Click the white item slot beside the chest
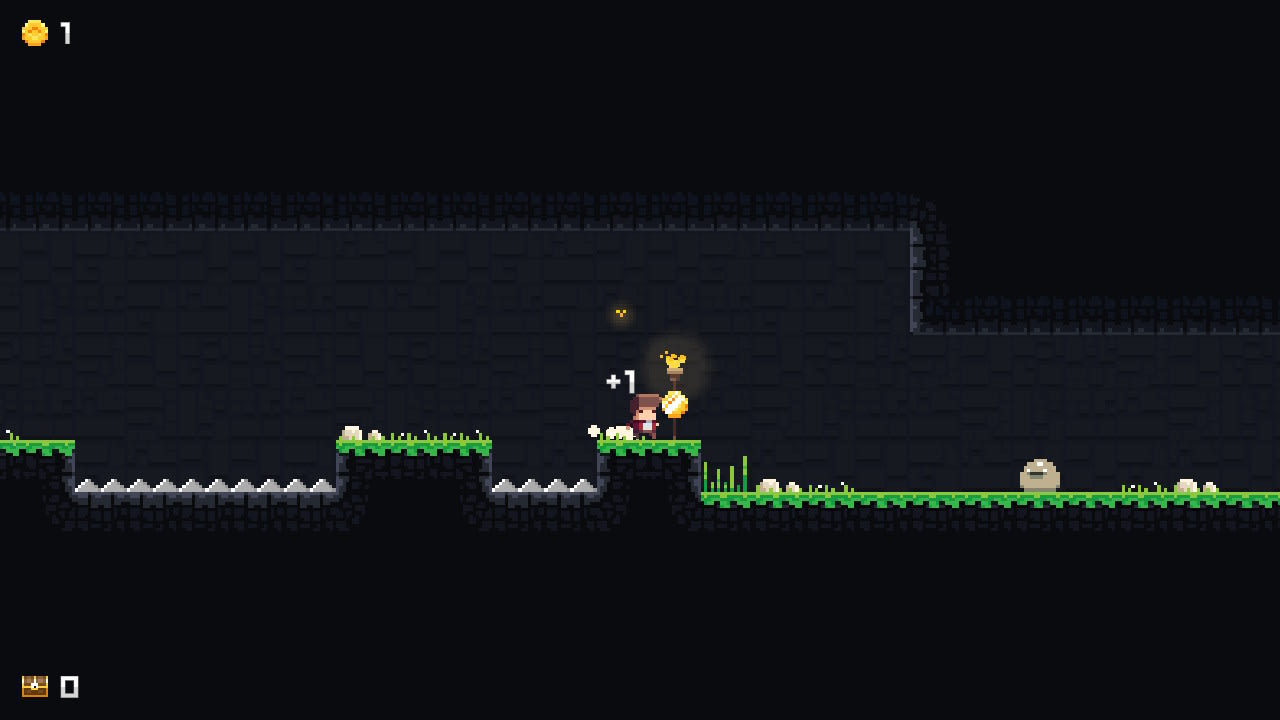1280x720 pixels. click(x=68, y=687)
